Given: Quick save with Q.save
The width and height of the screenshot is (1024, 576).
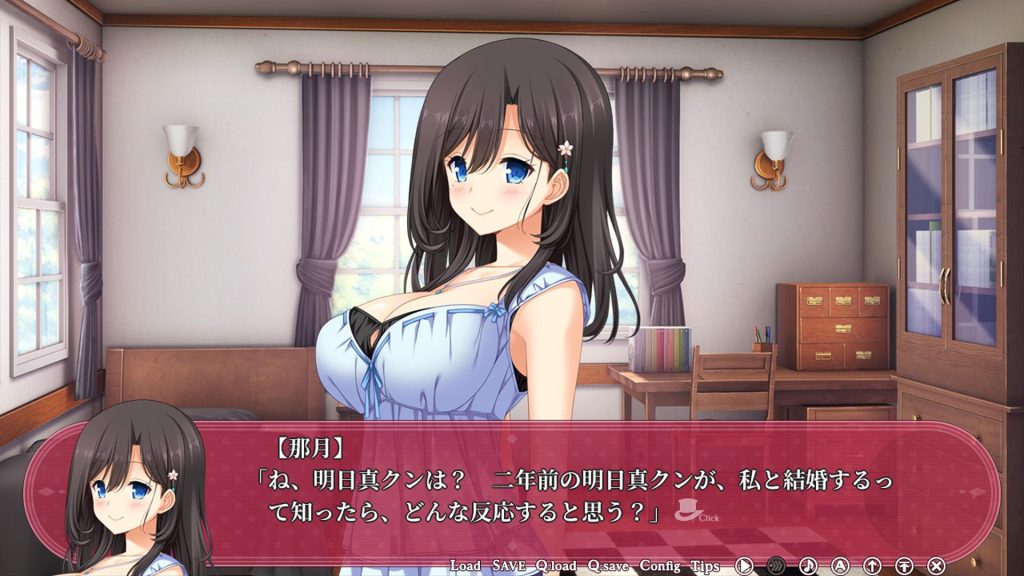Looking at the screenshot, I should (x=608, y=566).
